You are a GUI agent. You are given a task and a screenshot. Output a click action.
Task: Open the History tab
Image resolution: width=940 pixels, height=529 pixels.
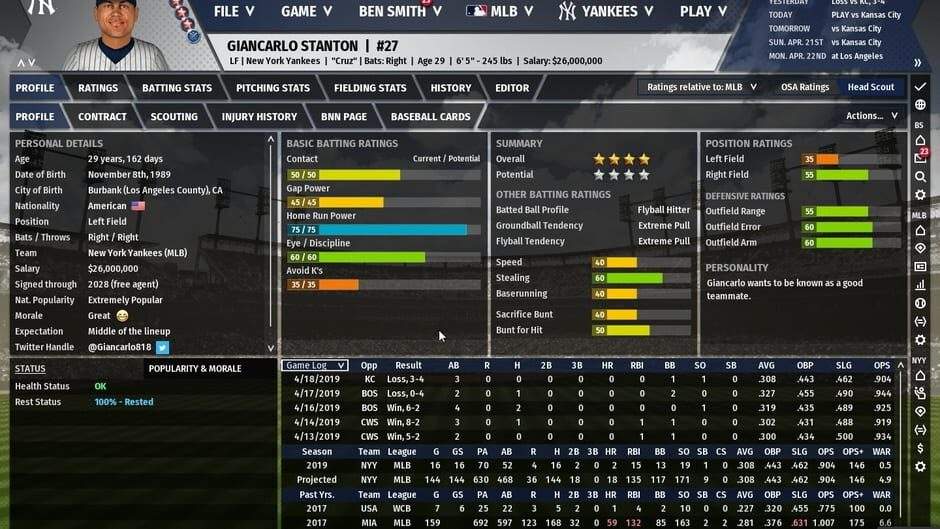[x=451, y=88]
